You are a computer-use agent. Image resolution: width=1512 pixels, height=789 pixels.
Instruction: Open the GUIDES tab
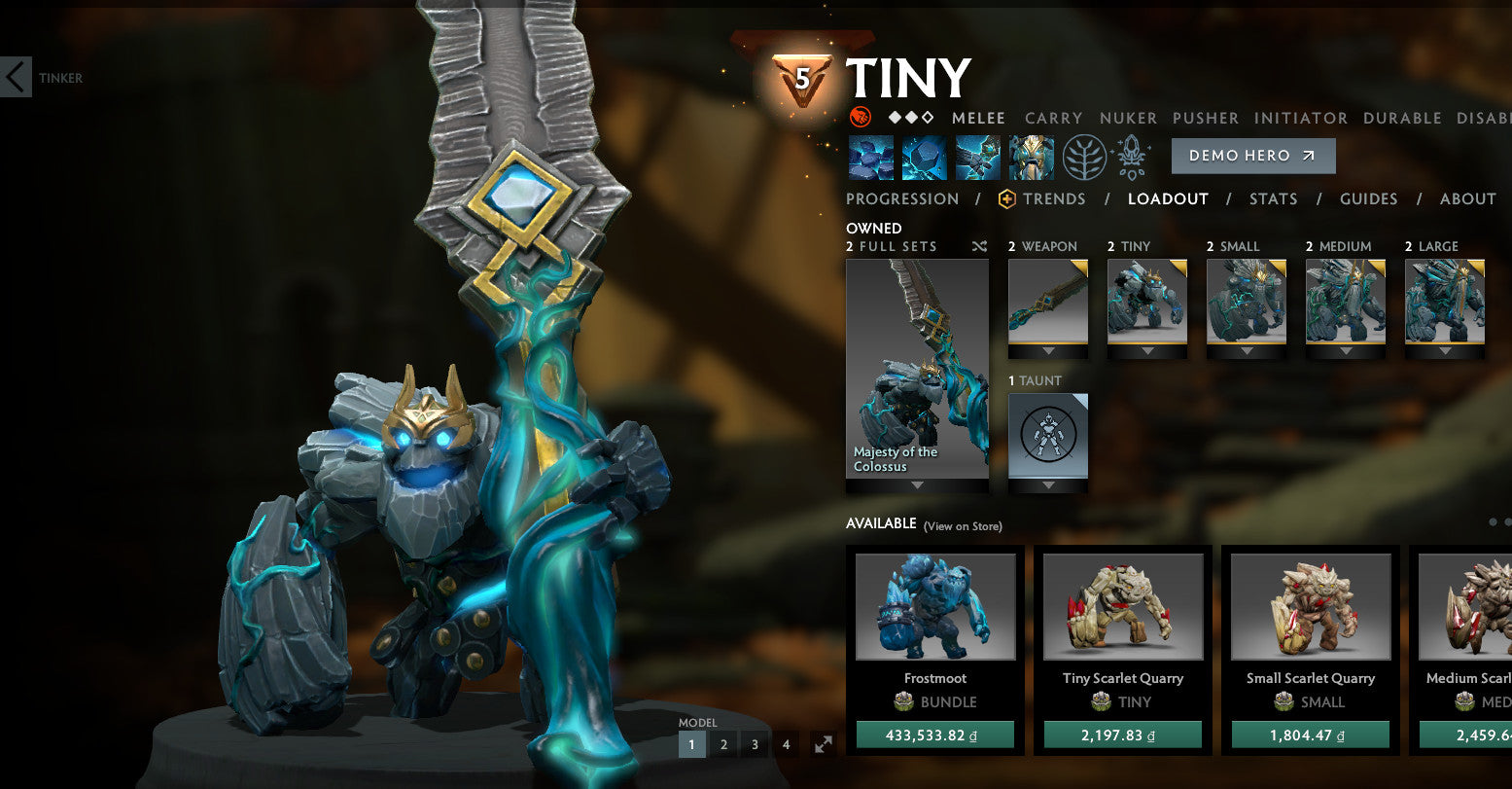[x=1369, y=198]
